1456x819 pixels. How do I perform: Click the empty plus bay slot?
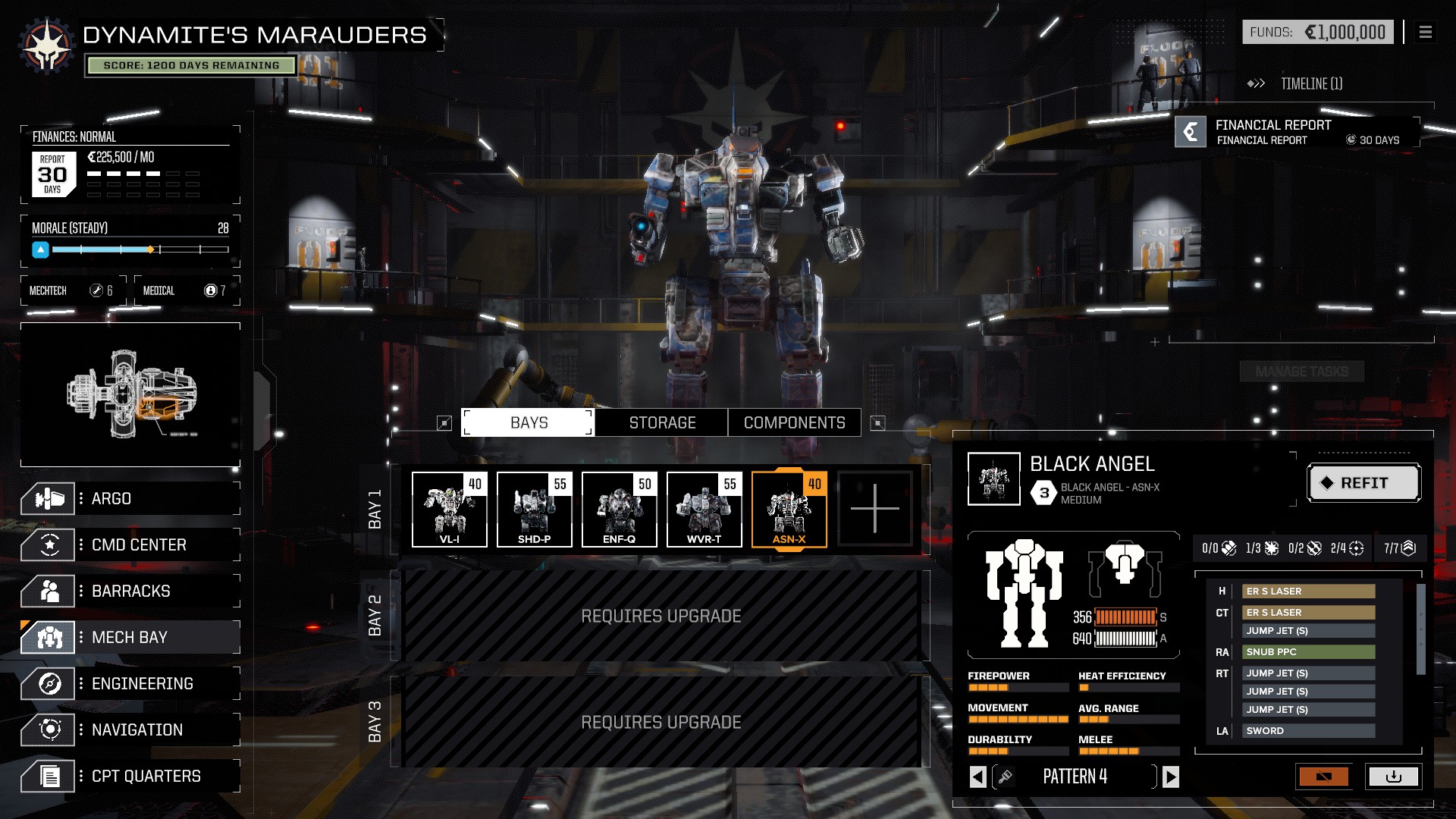(874, 509)
